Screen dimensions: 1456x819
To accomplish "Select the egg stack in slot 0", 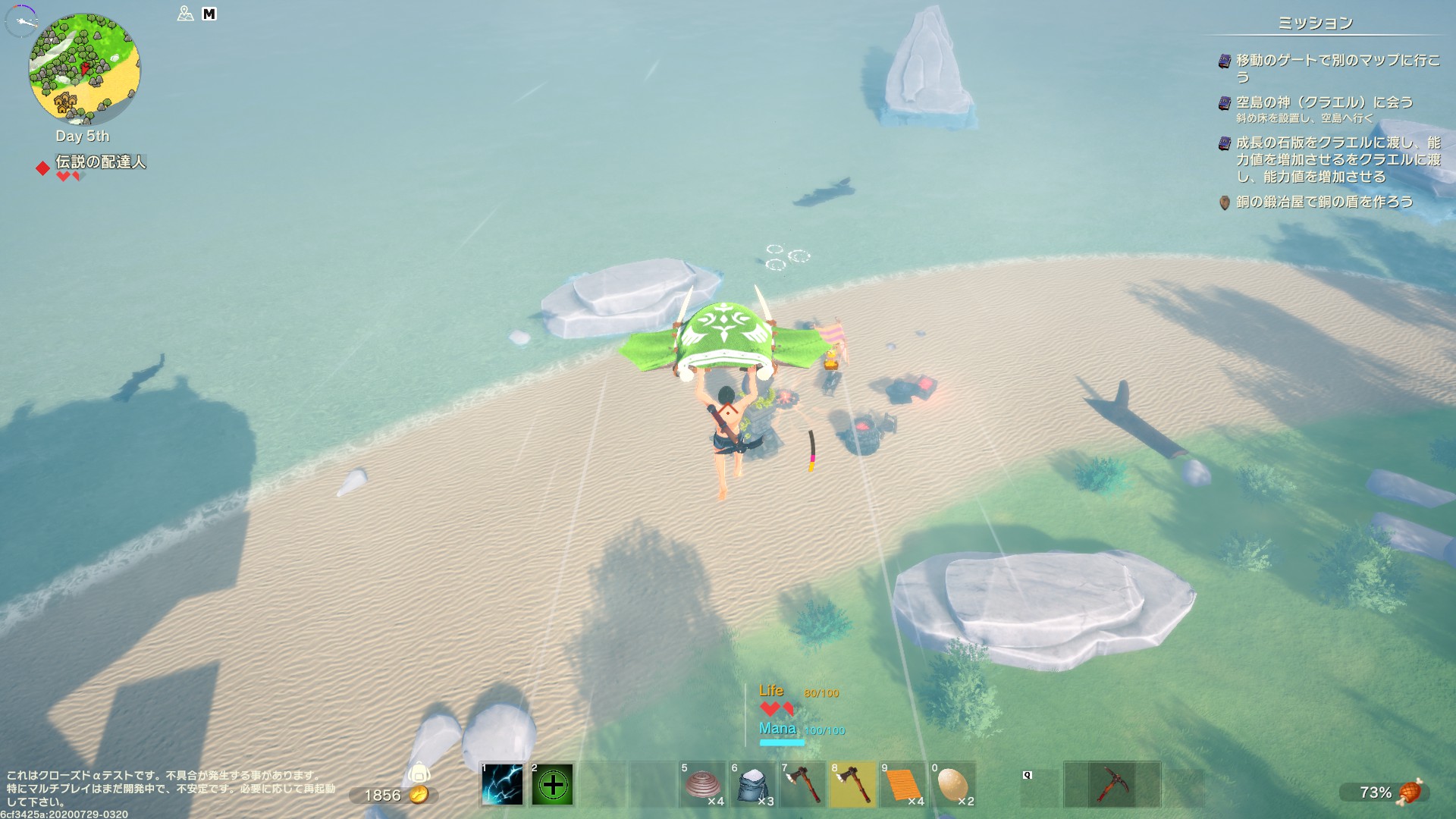I will click(953, 784).
